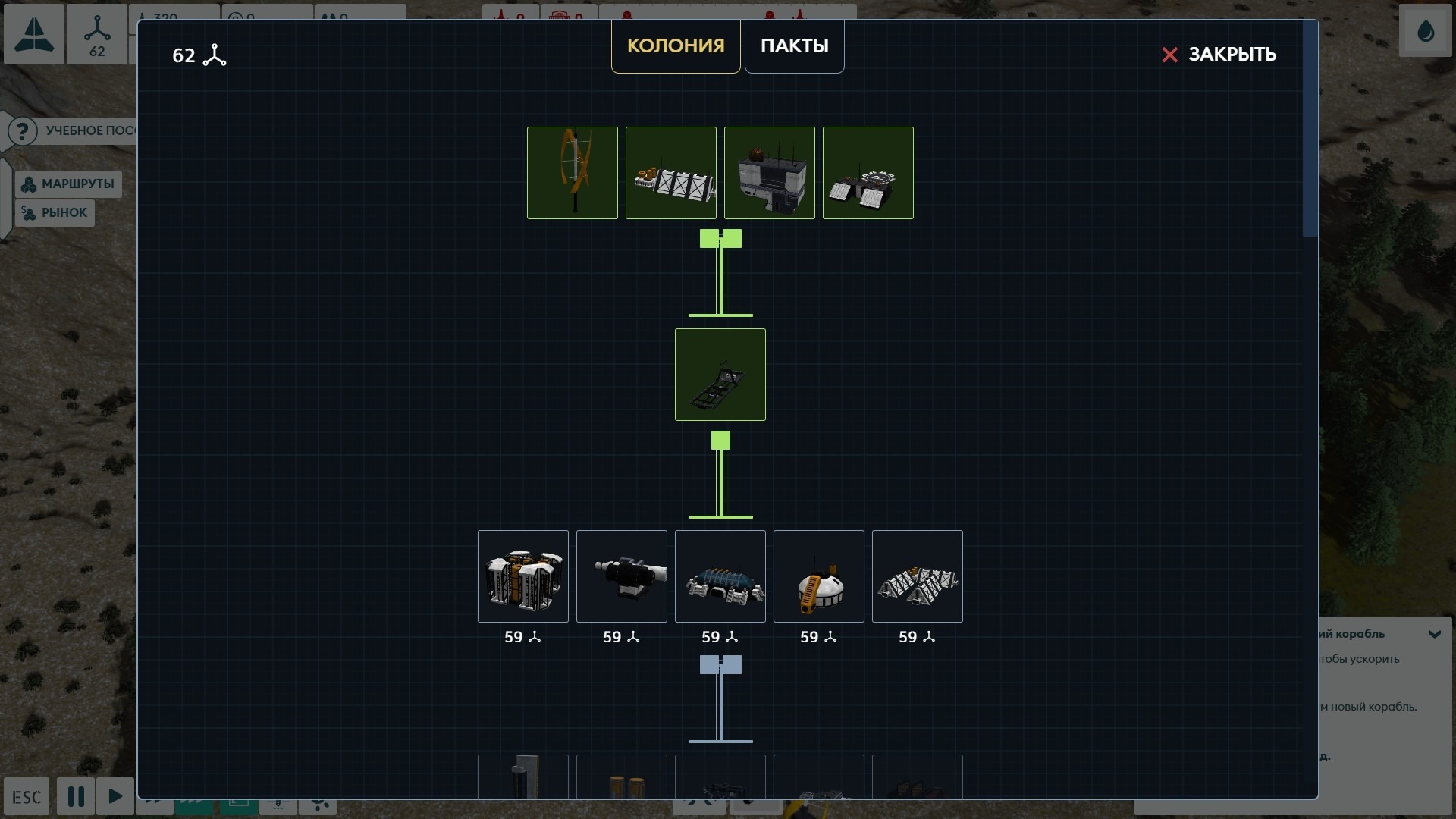The width and height of the screenshot is (1456, 819).
Task: Click the water drop icon button
Action: (1425, 32)
